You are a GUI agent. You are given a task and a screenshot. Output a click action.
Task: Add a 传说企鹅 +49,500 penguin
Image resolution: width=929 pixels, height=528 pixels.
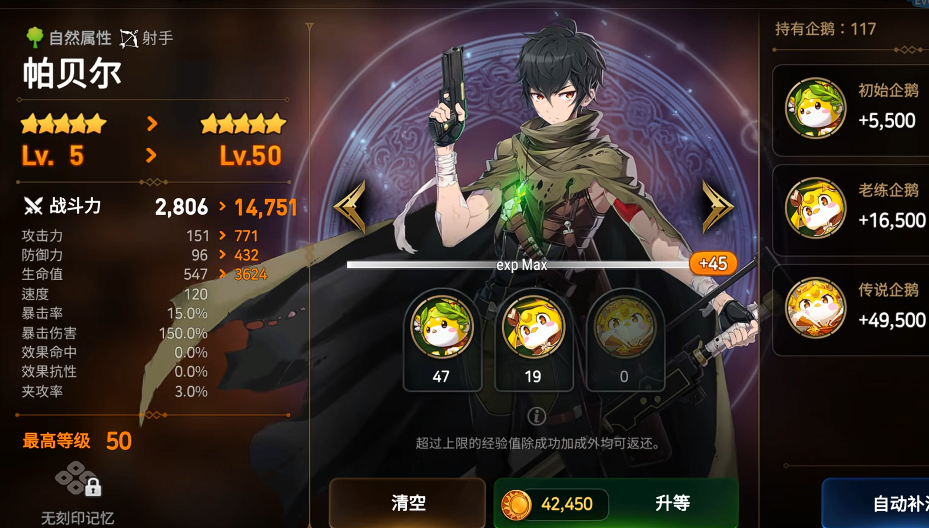[x=852, y=307]
